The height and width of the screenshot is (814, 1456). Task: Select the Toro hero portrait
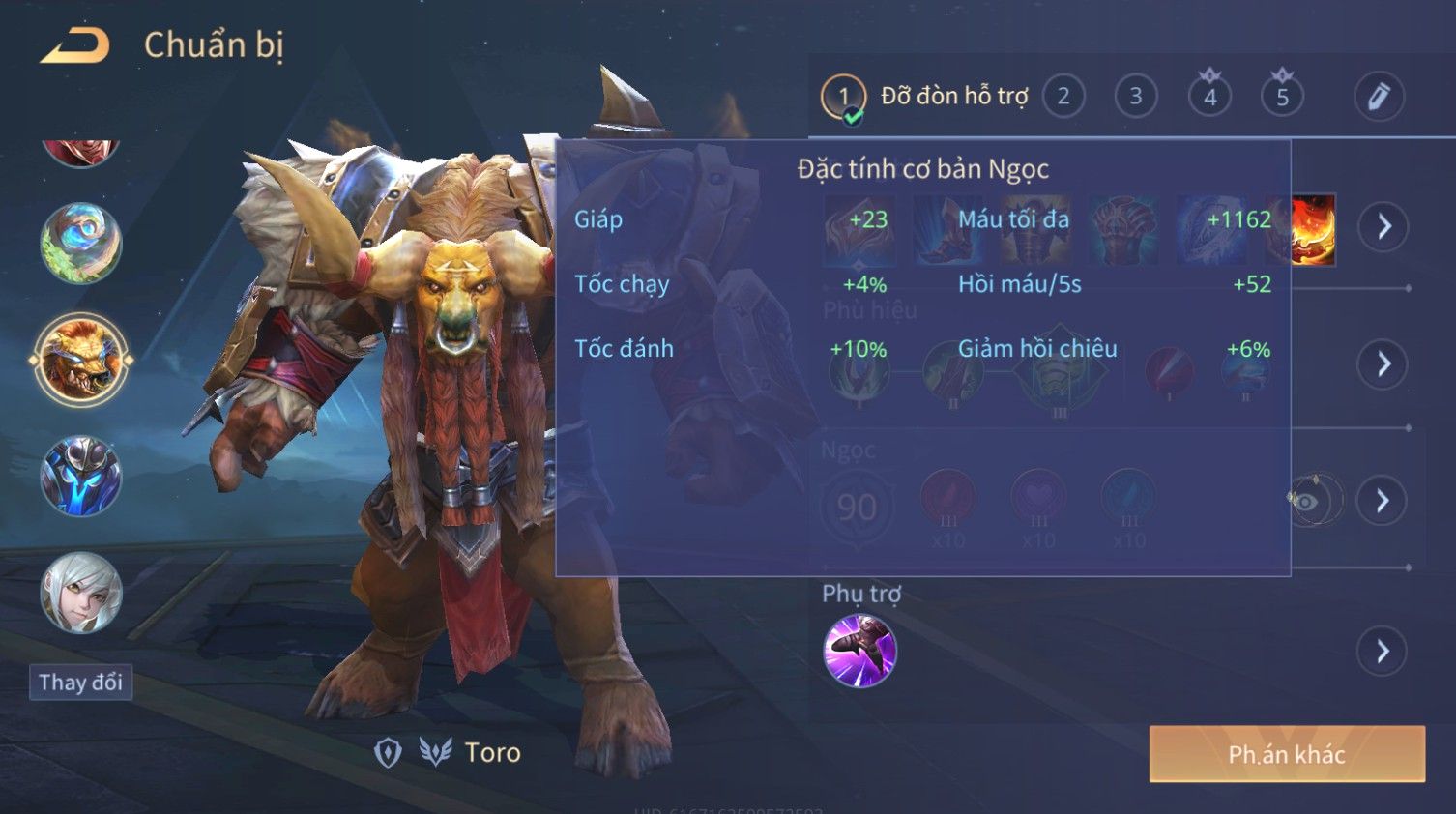[81, 360]
